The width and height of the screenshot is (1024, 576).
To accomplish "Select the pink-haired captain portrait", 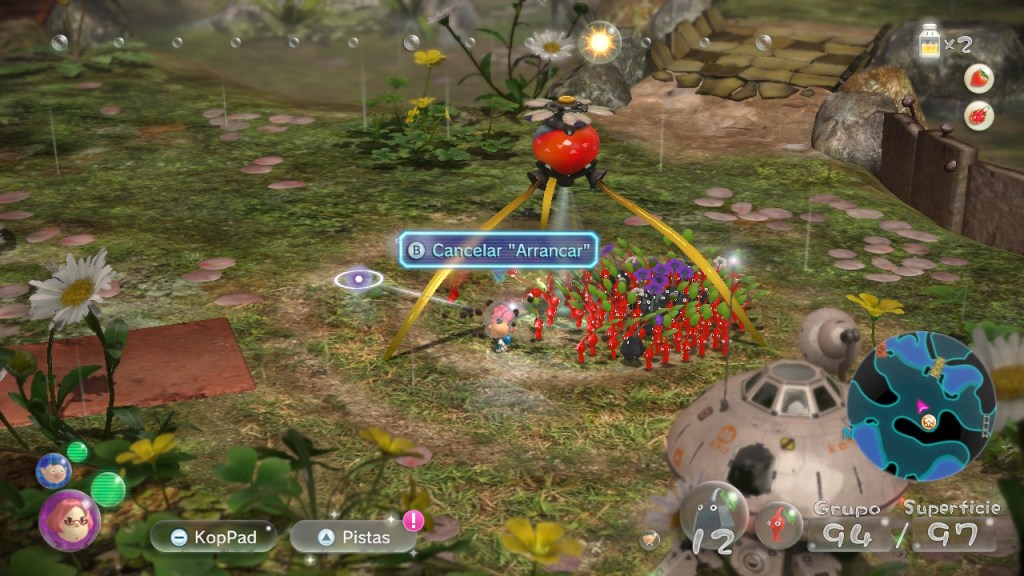I will tap(69, 519).
